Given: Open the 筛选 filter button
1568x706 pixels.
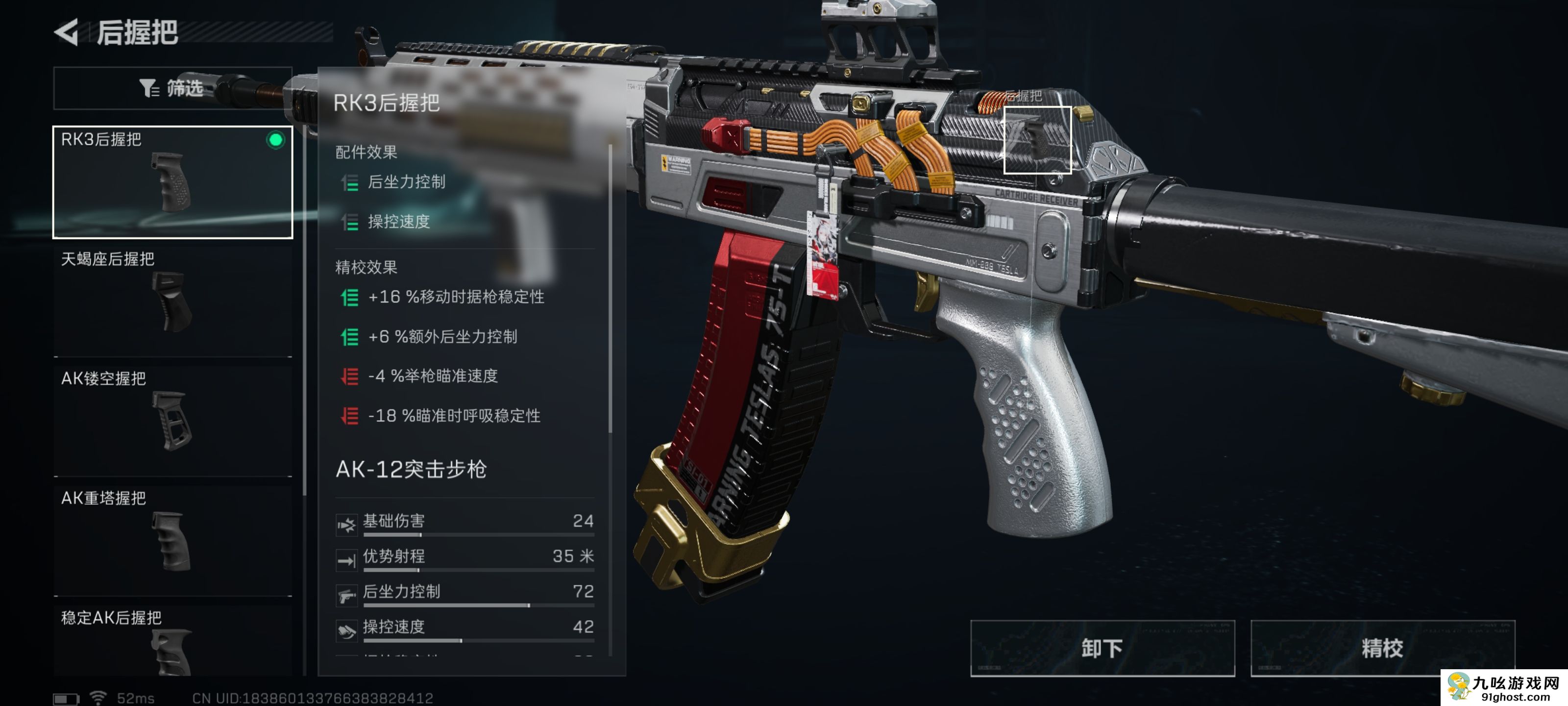Looking at the screenshot, I should (172, 88).
